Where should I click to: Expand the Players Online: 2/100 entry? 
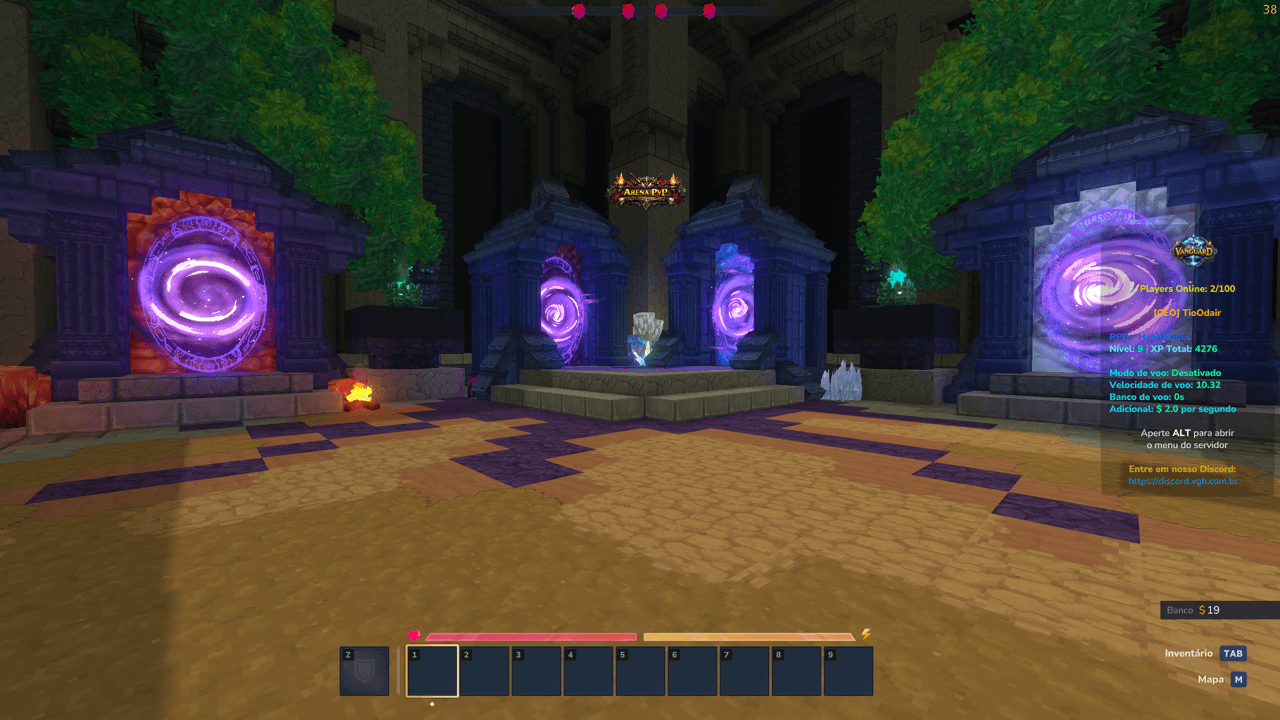pos(1186,287)
